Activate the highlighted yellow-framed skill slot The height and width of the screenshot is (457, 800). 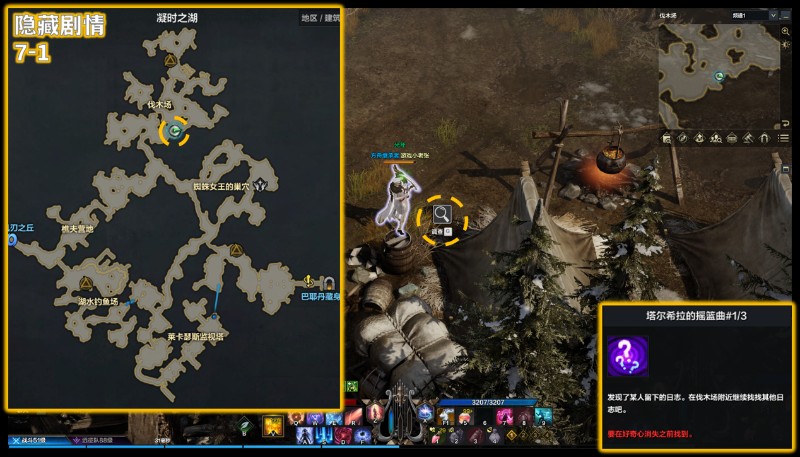(x=271, y=427)
